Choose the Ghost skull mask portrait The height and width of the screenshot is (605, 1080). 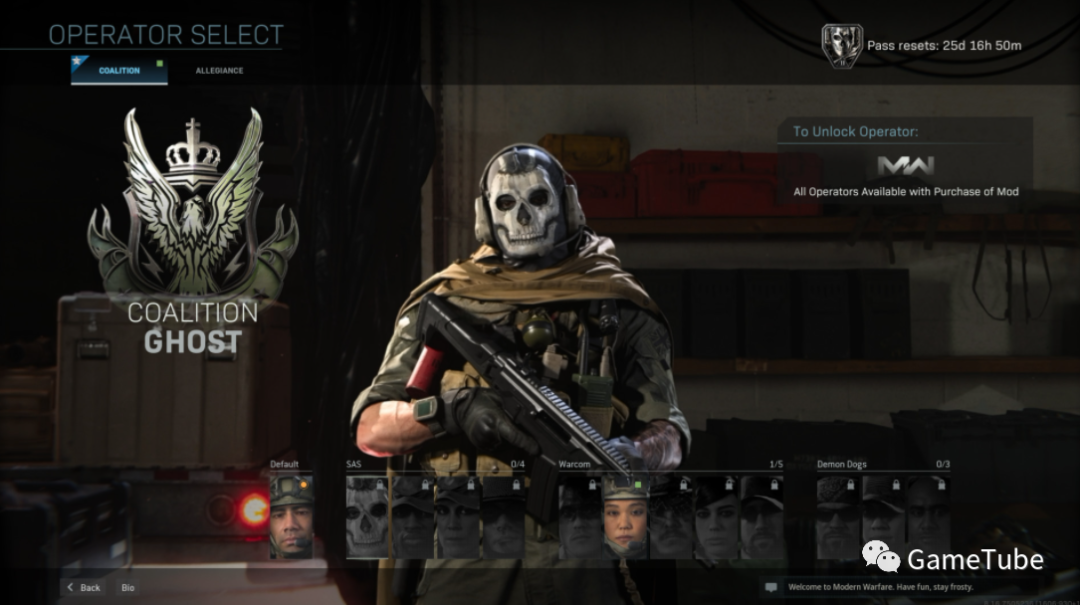pos(367,516)
